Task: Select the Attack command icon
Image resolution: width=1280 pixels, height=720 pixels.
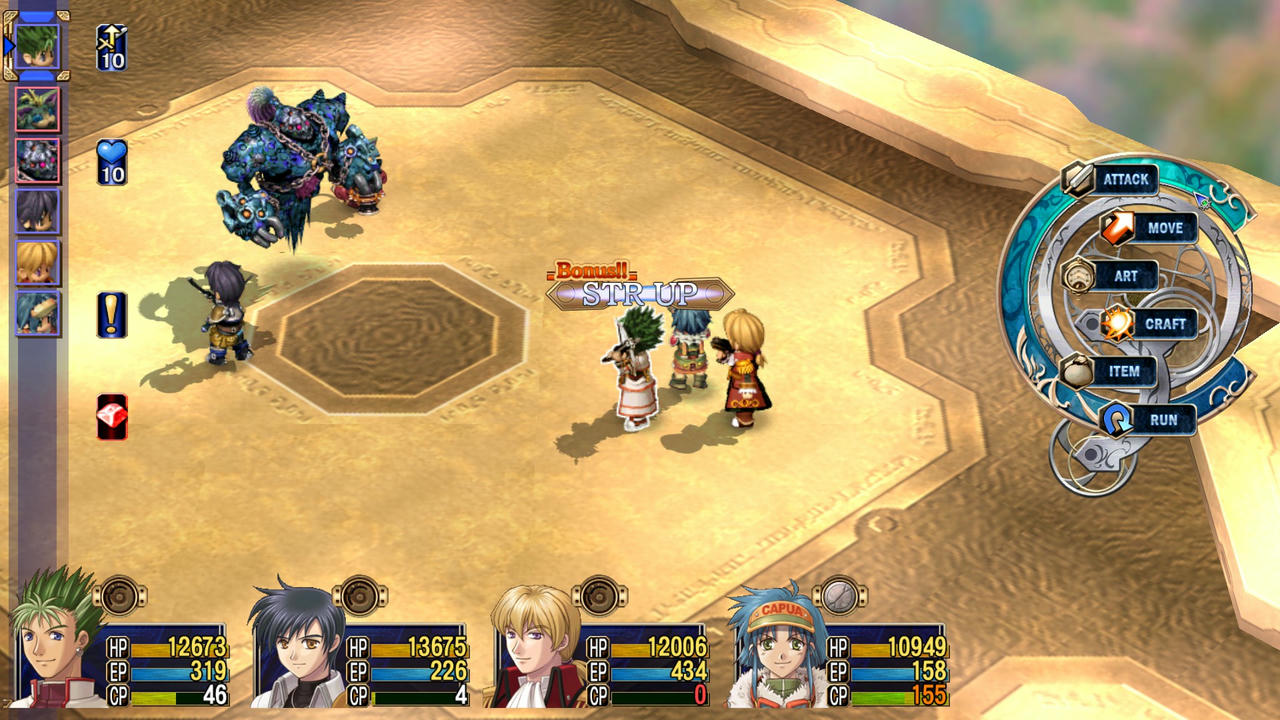Action: (x=1078, y=179)
